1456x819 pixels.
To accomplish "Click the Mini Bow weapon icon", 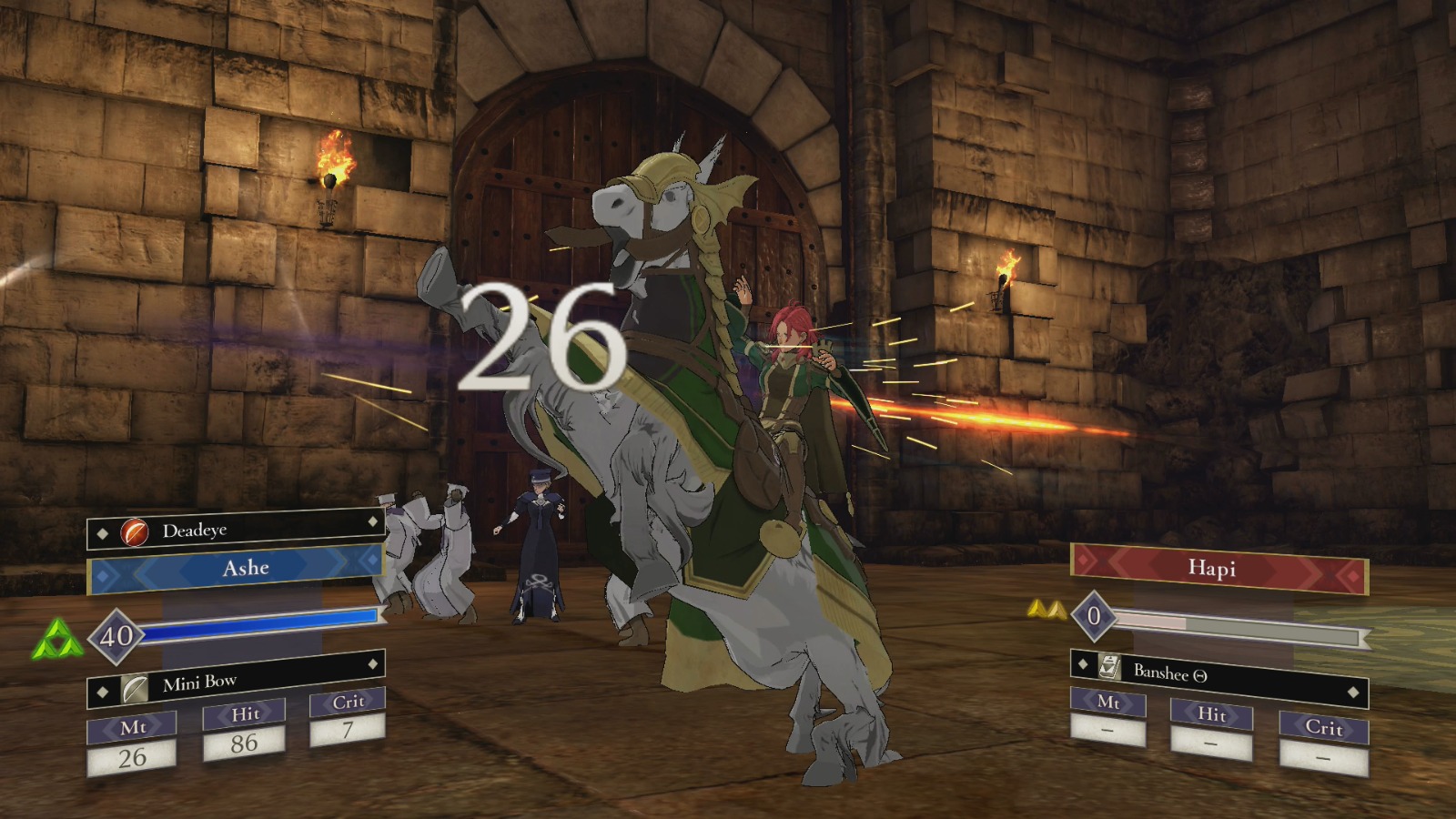I will pos(134,690).
